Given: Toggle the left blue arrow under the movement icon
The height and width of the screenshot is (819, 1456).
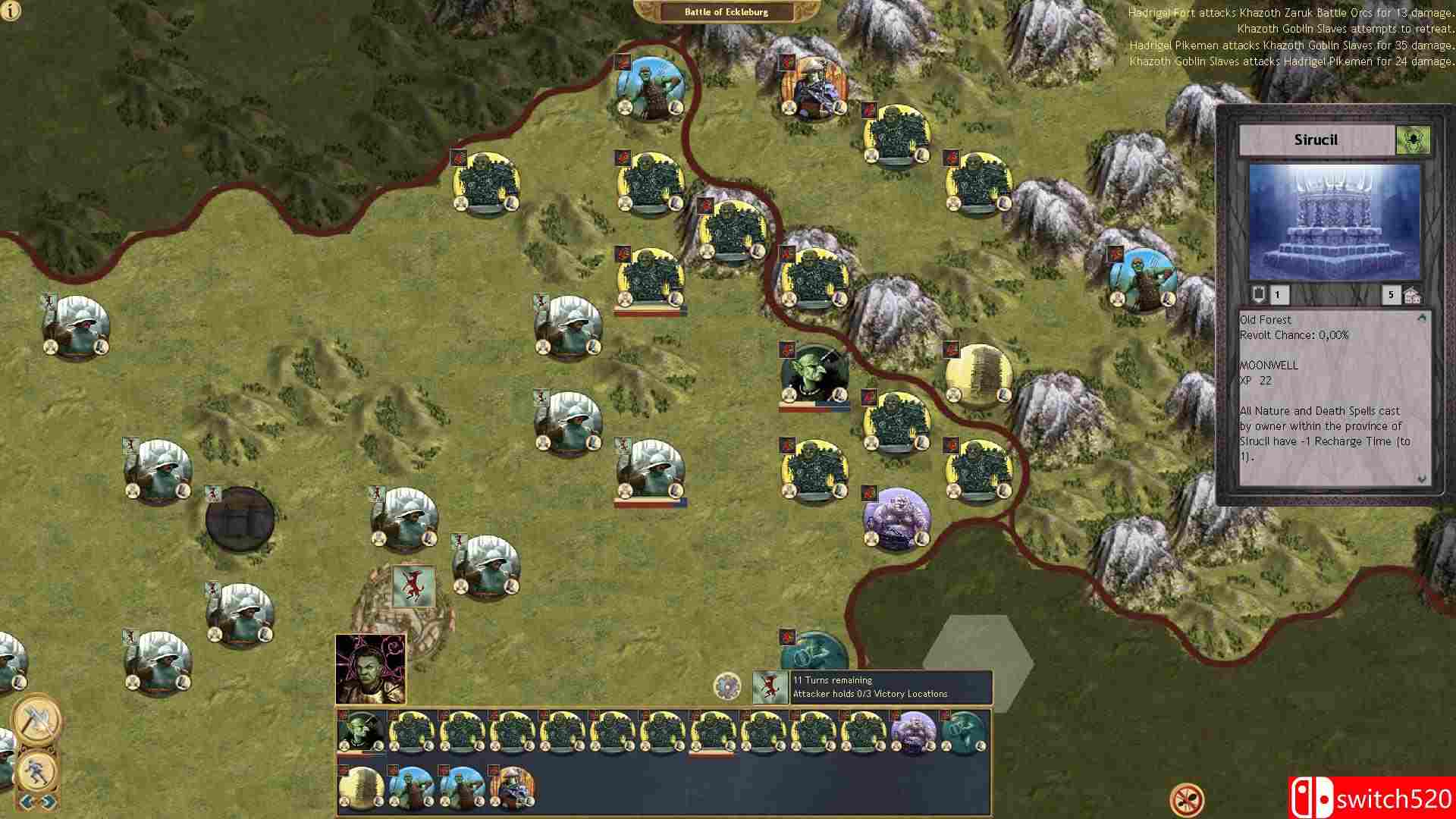Looking at the screenshot, I should (25, 802).
